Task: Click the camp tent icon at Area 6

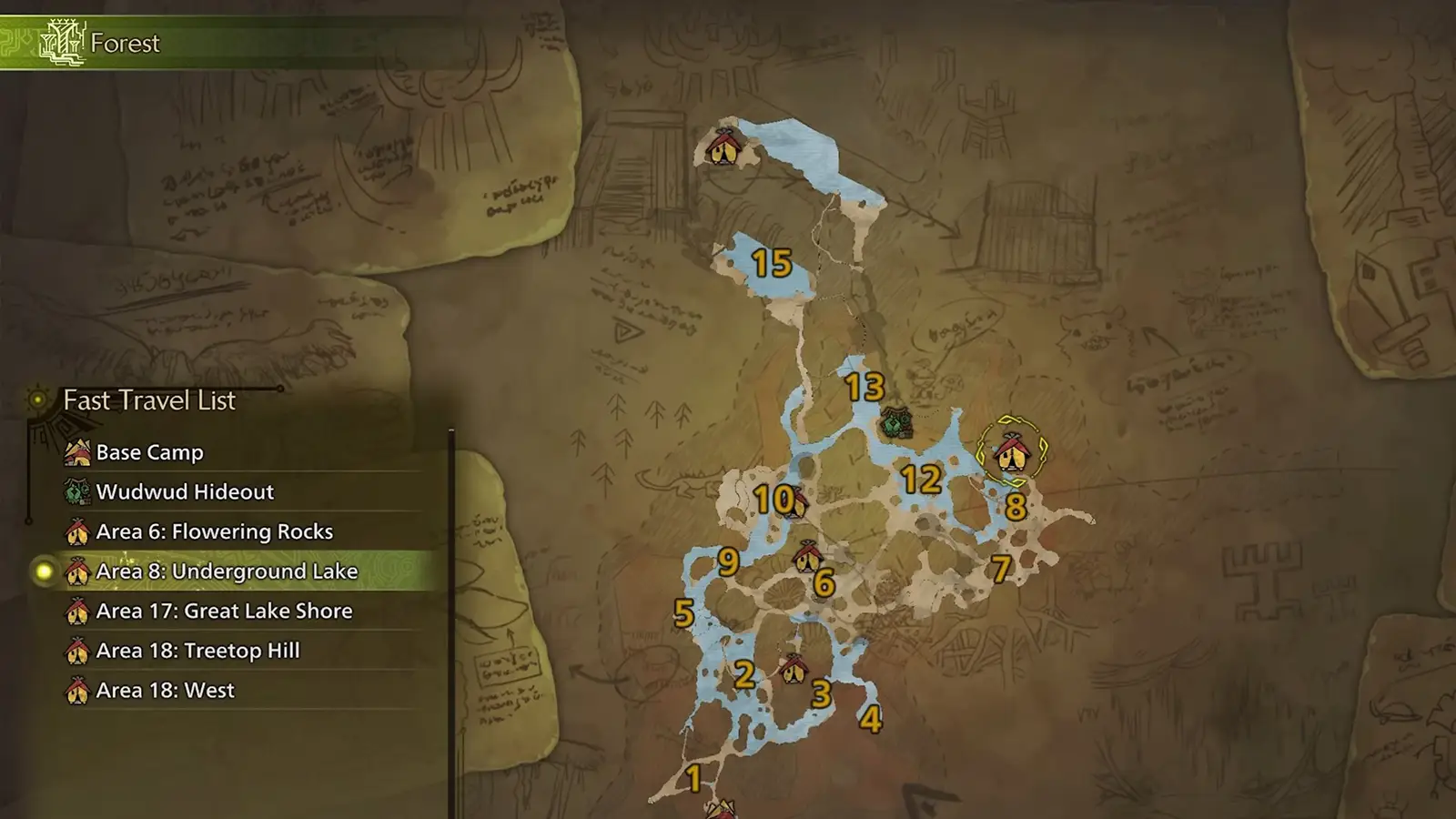Action: [809, 557]
